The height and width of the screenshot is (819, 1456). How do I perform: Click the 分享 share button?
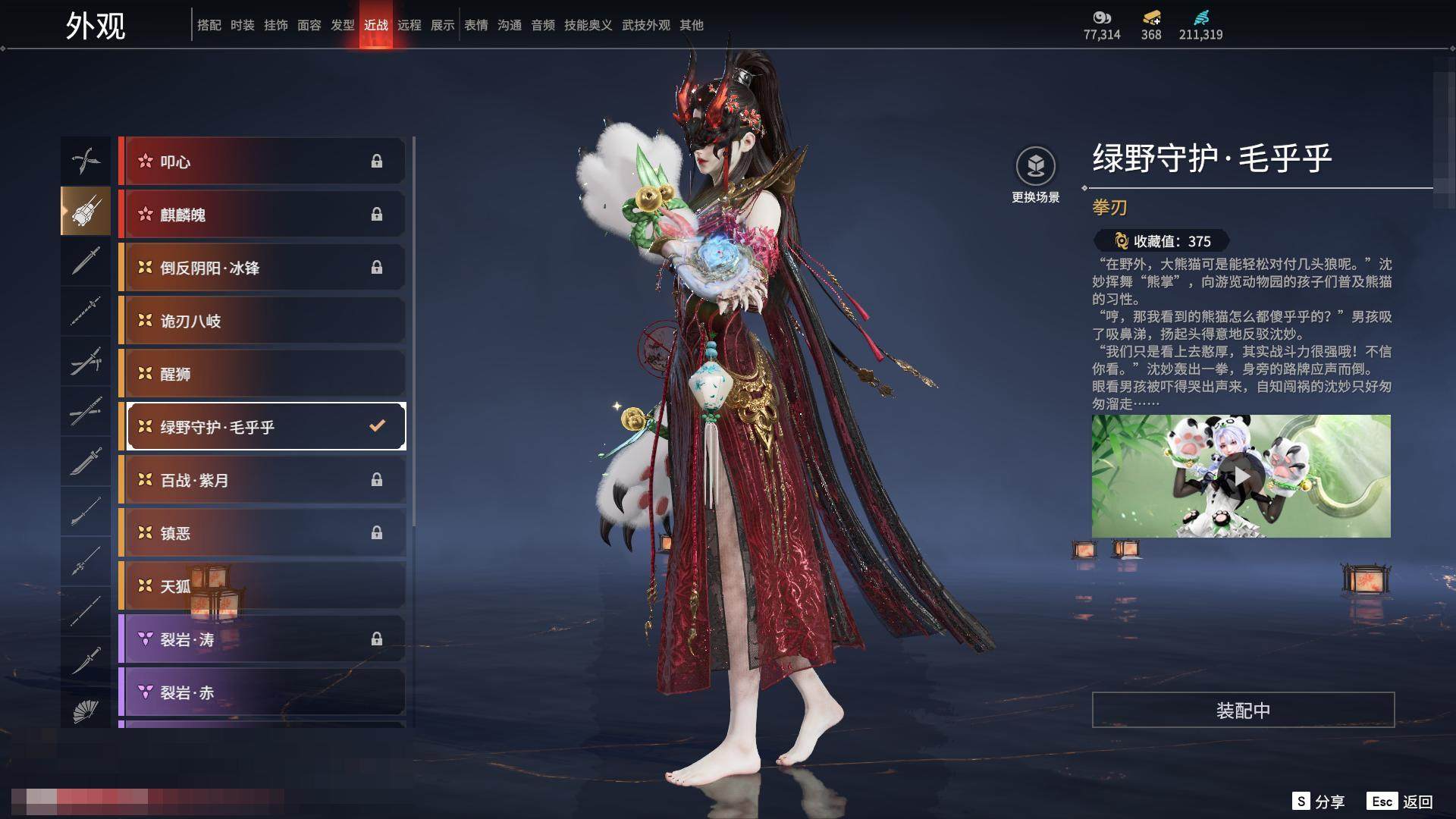(x=1318, y=802)
